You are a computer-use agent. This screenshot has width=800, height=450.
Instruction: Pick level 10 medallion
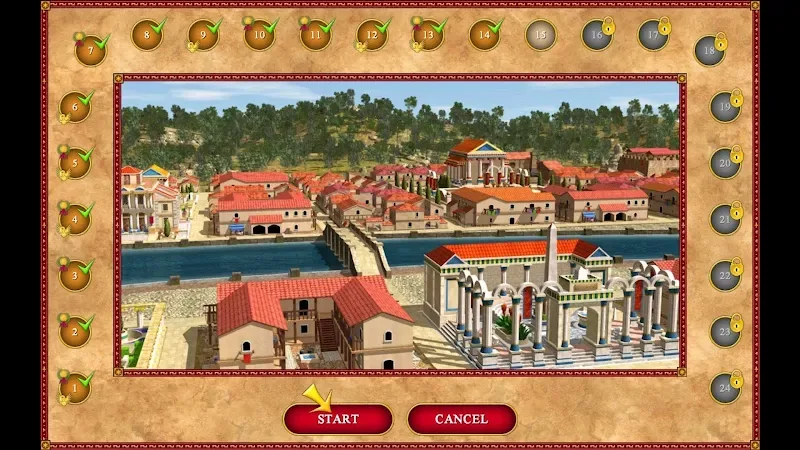pos(259,36)
